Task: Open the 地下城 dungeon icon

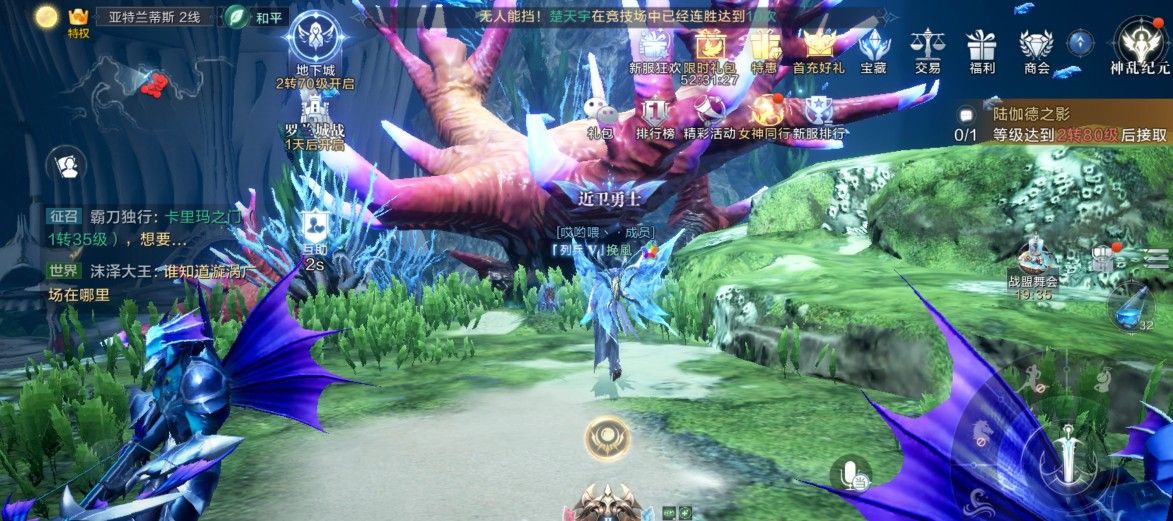Action: coord(315,40)
